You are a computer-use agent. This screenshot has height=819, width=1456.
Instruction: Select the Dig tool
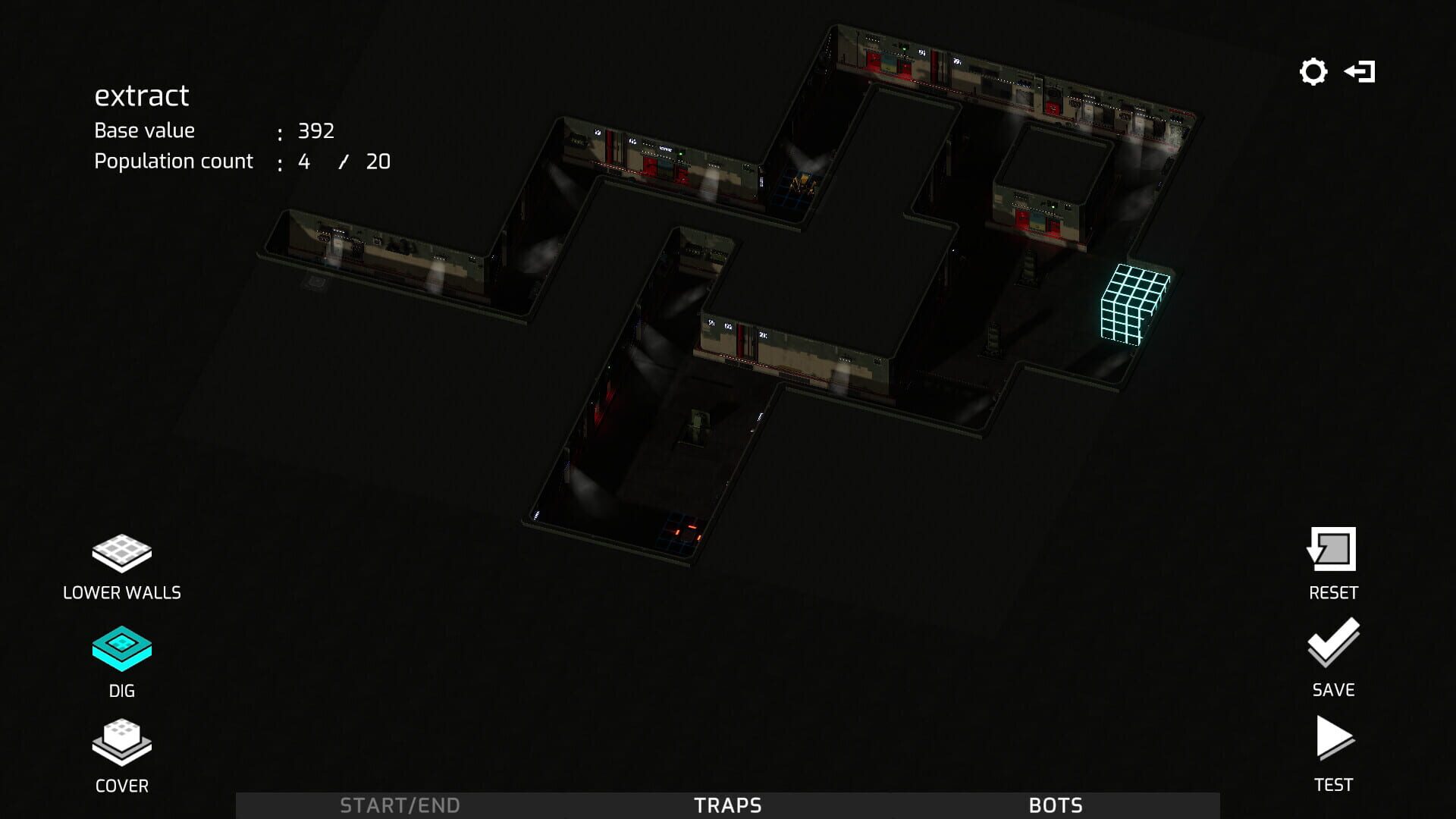121,648
